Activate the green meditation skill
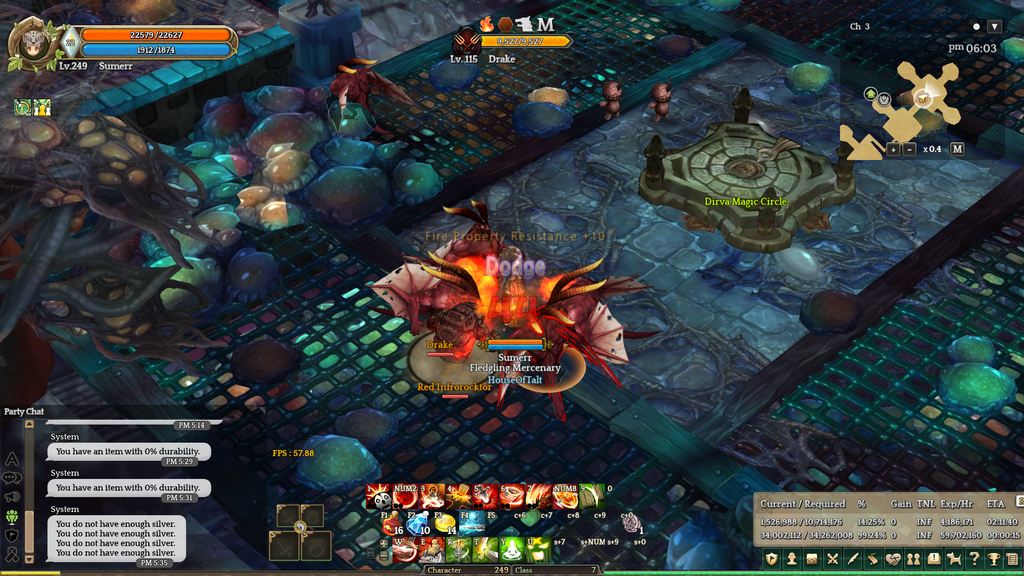 pos(512,549)
